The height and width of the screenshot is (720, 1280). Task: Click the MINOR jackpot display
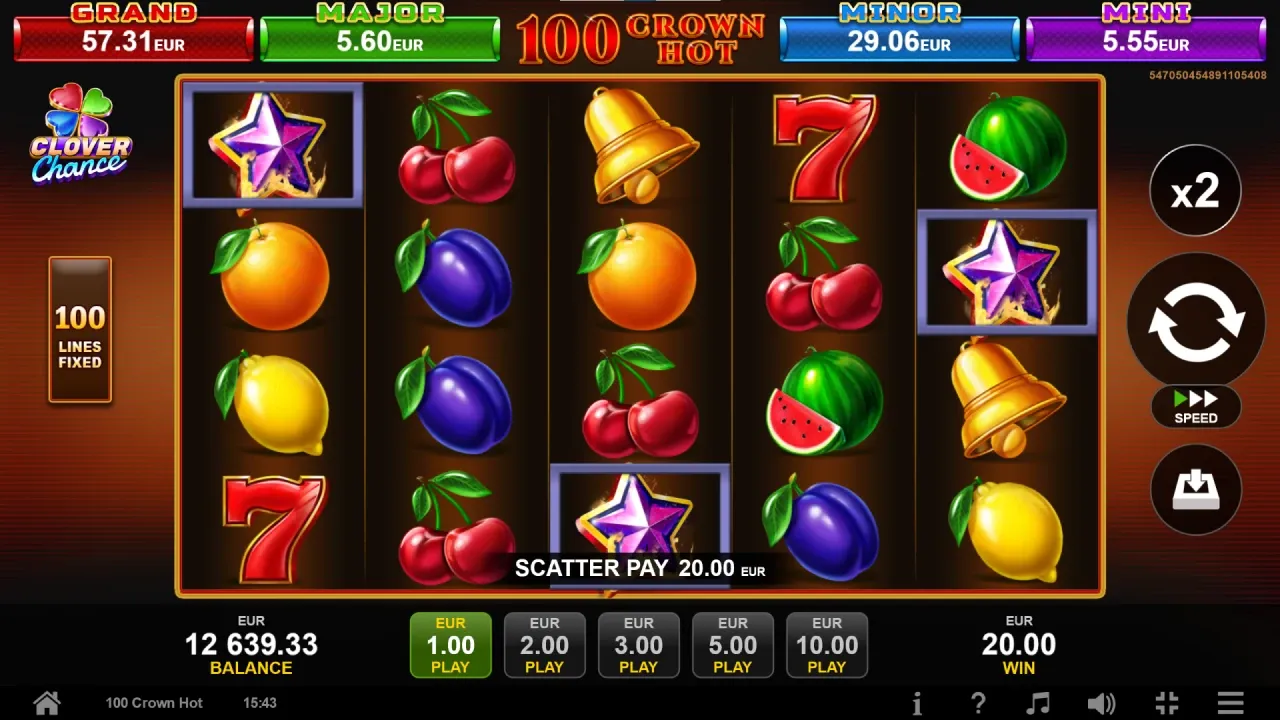(898, 33)
